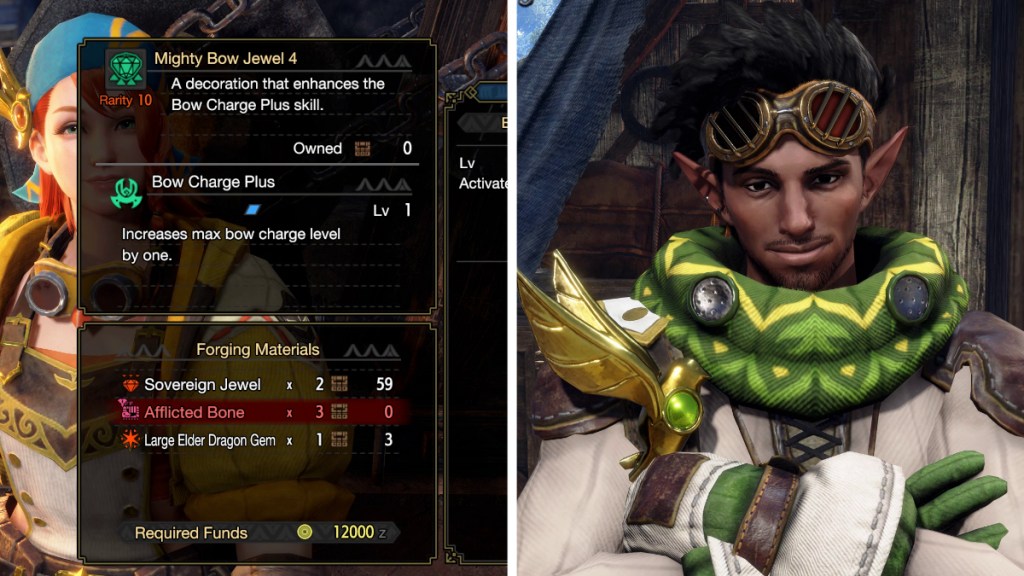Viewport: 1024px width, 576px height.
Task: Select the Bow Charge Plus skill icon
Action: coord(126,193)
